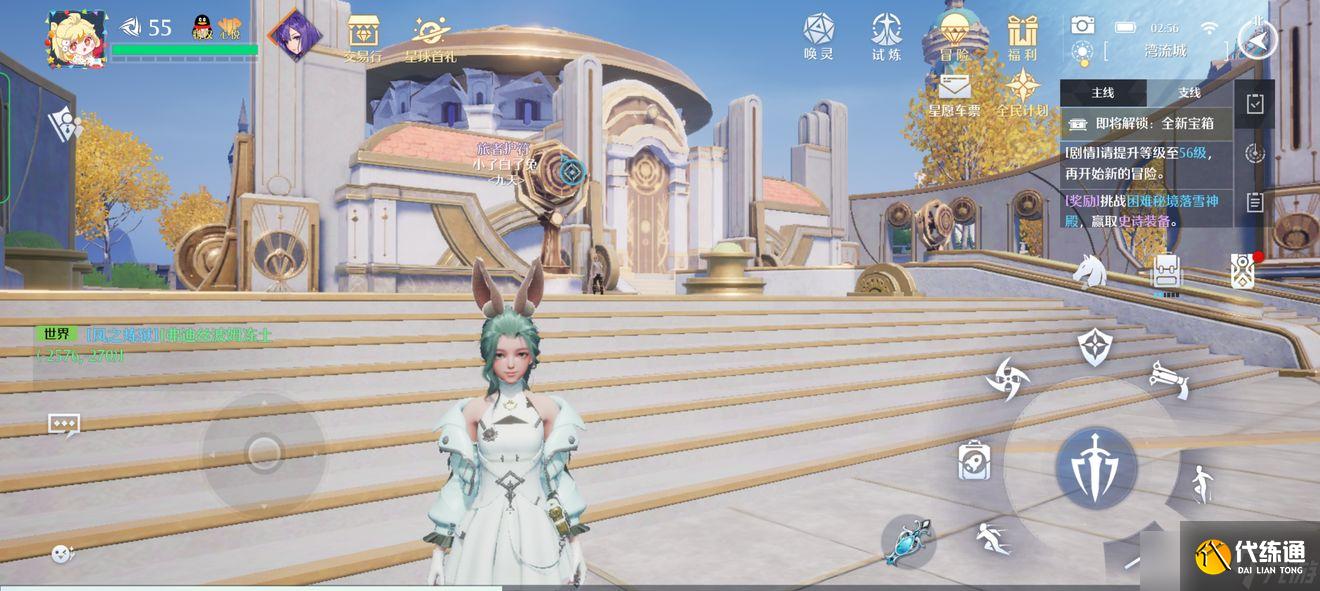Activate the shuriken skill
1320x591 pixels.
[x=1006, y=378]
